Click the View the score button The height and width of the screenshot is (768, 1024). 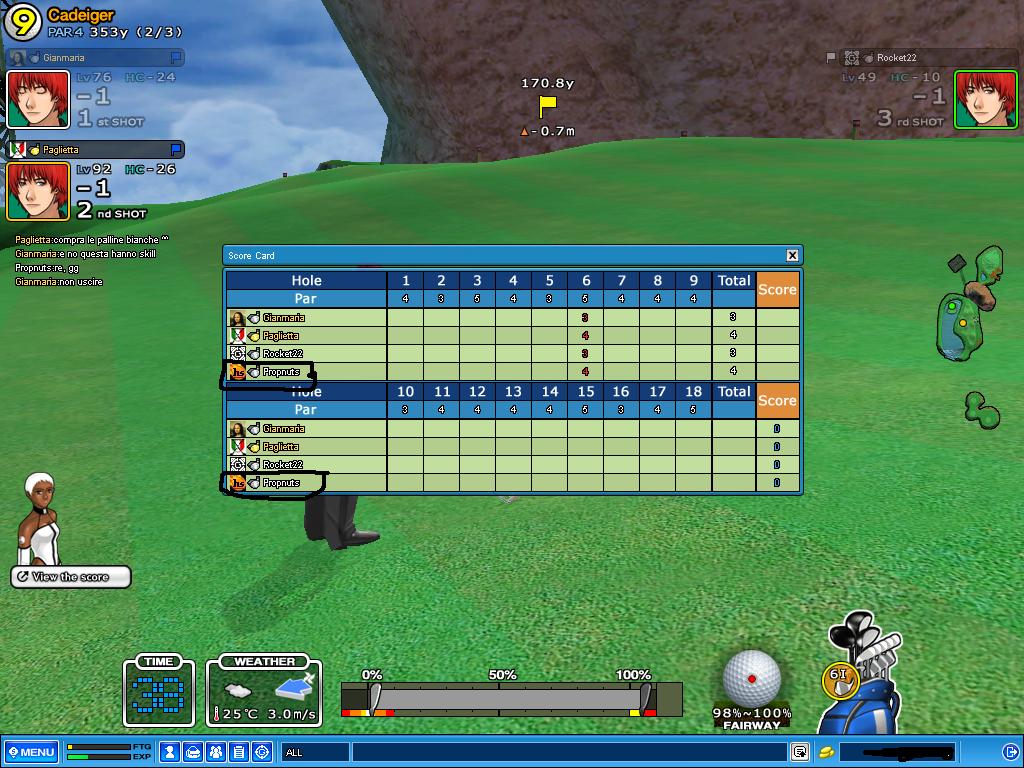tap(71, 577)
